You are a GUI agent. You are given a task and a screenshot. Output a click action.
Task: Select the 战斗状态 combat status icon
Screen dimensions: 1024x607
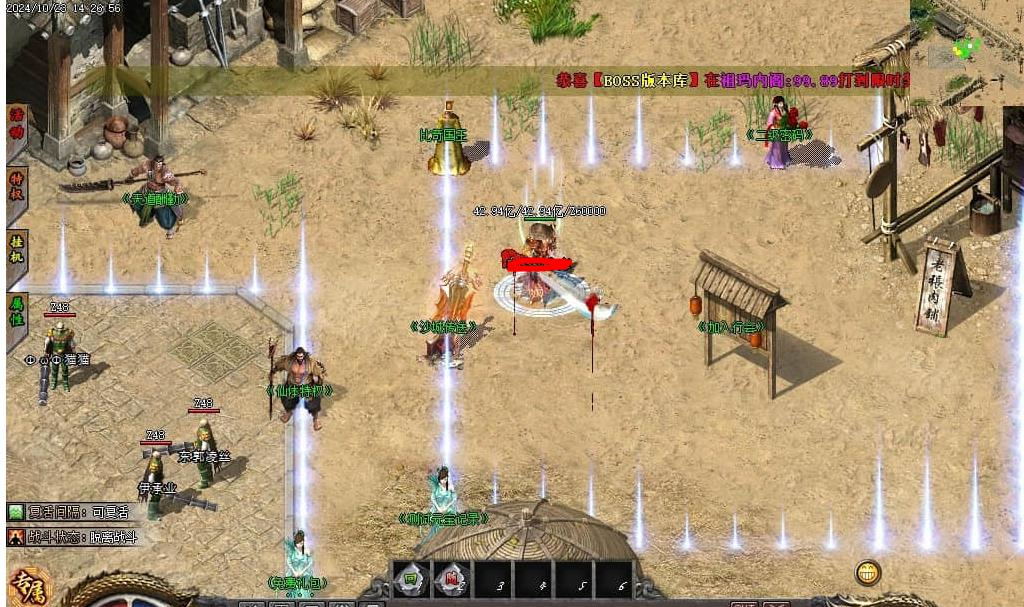[x=15, y=536]
